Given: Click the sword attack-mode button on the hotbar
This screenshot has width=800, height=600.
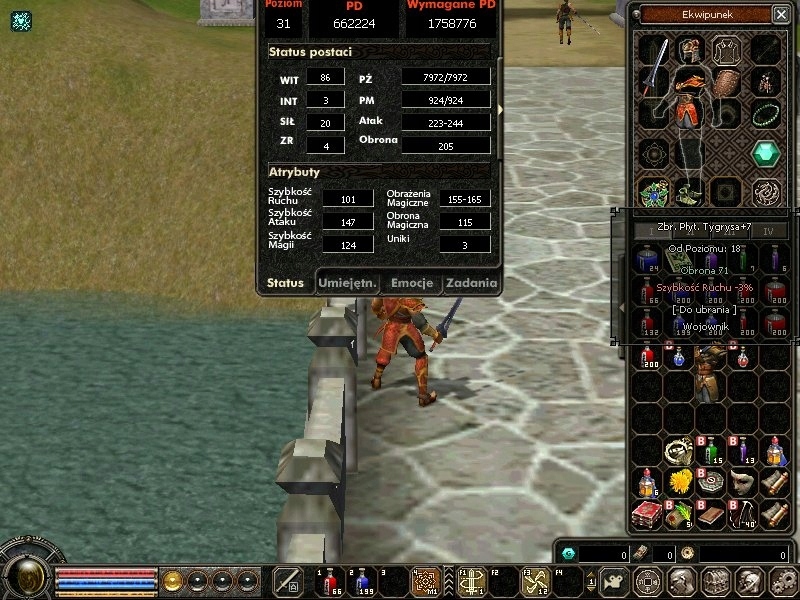Looking at the screenshot, I should [289, 581].
